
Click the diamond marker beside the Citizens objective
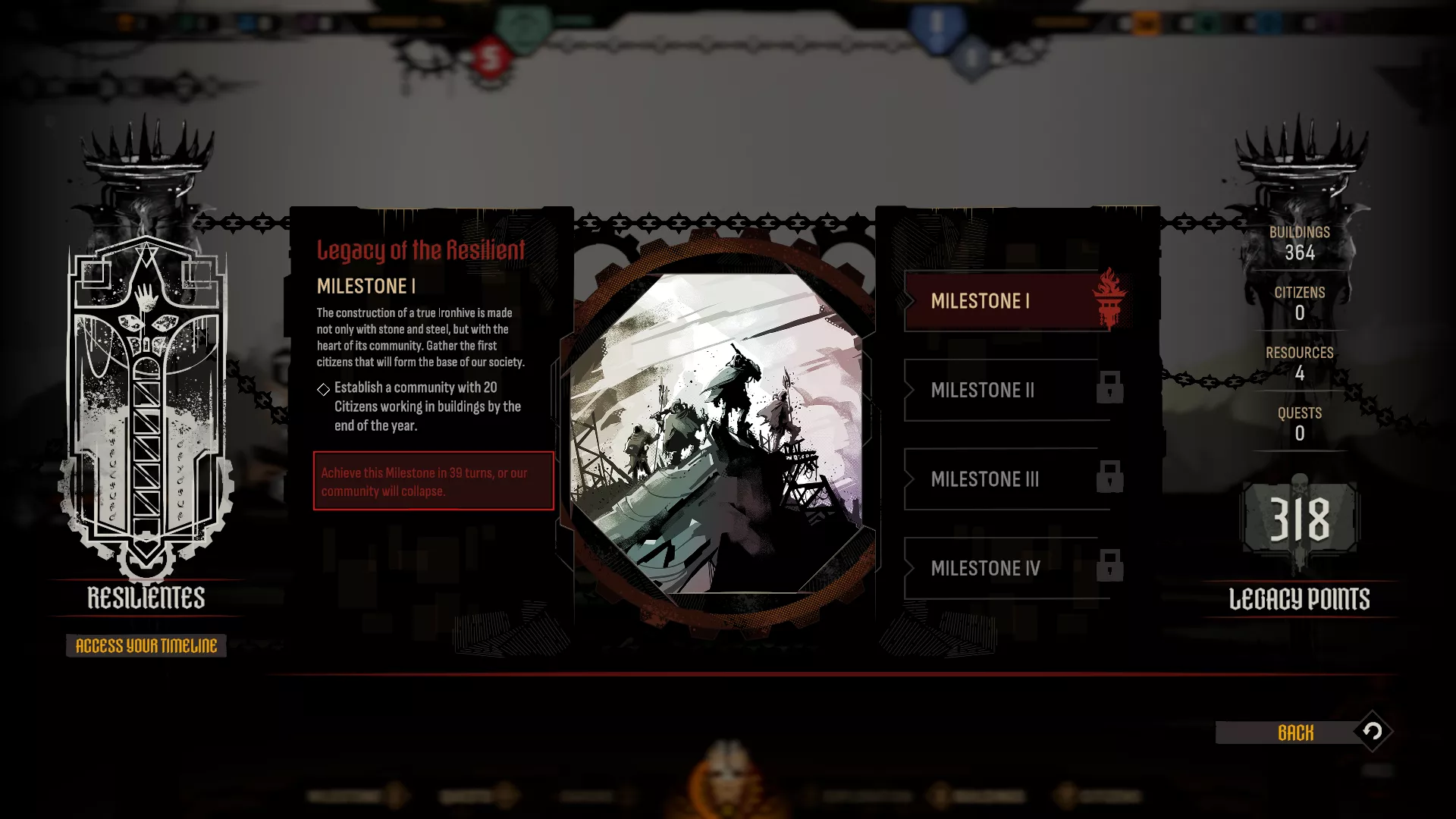(x=325, y=389)
